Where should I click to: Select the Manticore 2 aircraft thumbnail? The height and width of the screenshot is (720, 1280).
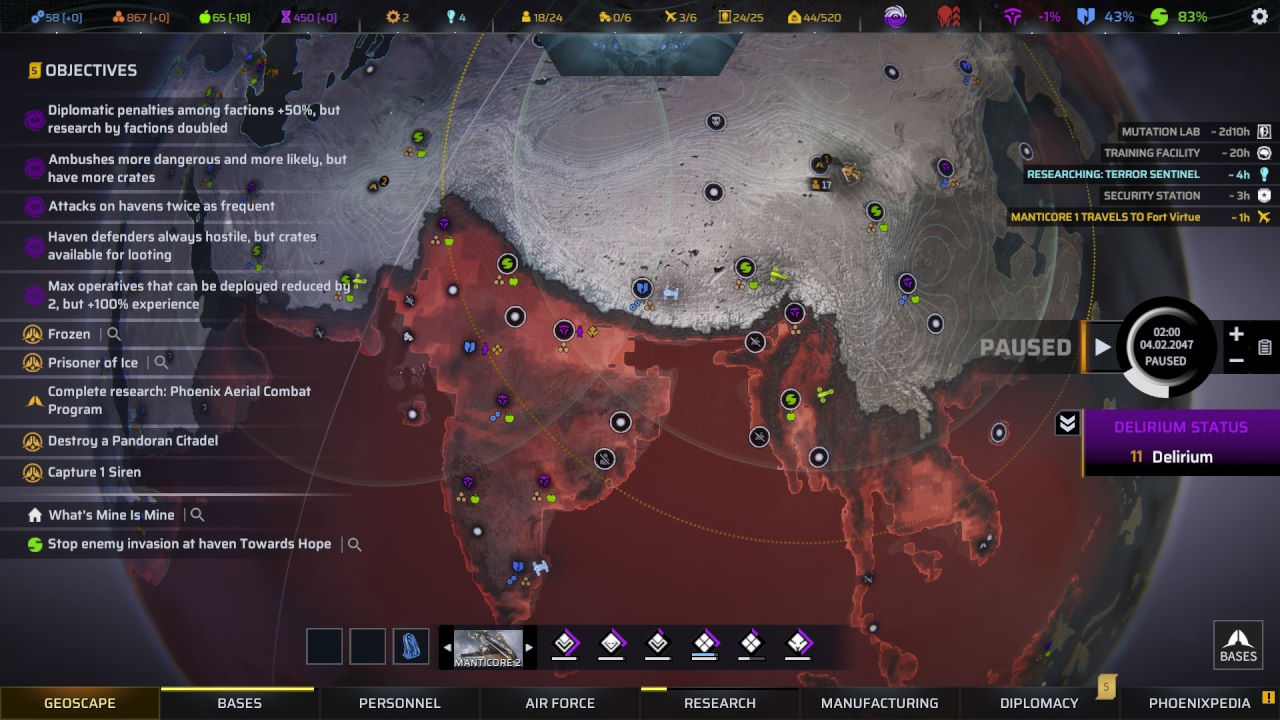[488, 647]
